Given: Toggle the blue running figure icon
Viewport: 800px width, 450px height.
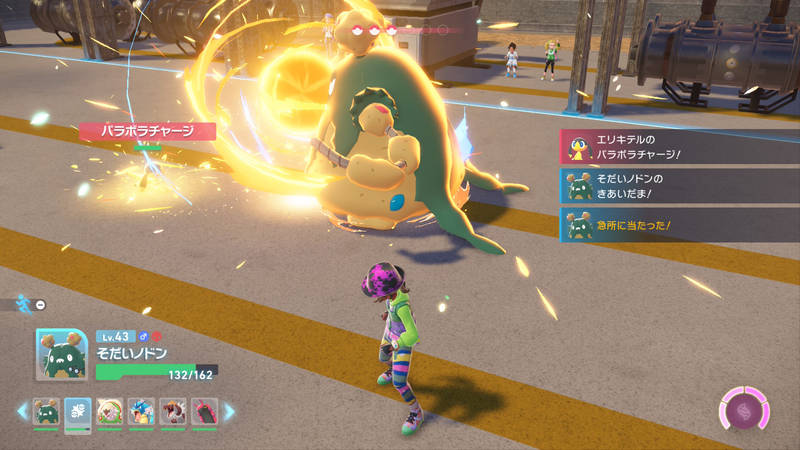Looking at the screenshot, I should [x=24, y=304].
